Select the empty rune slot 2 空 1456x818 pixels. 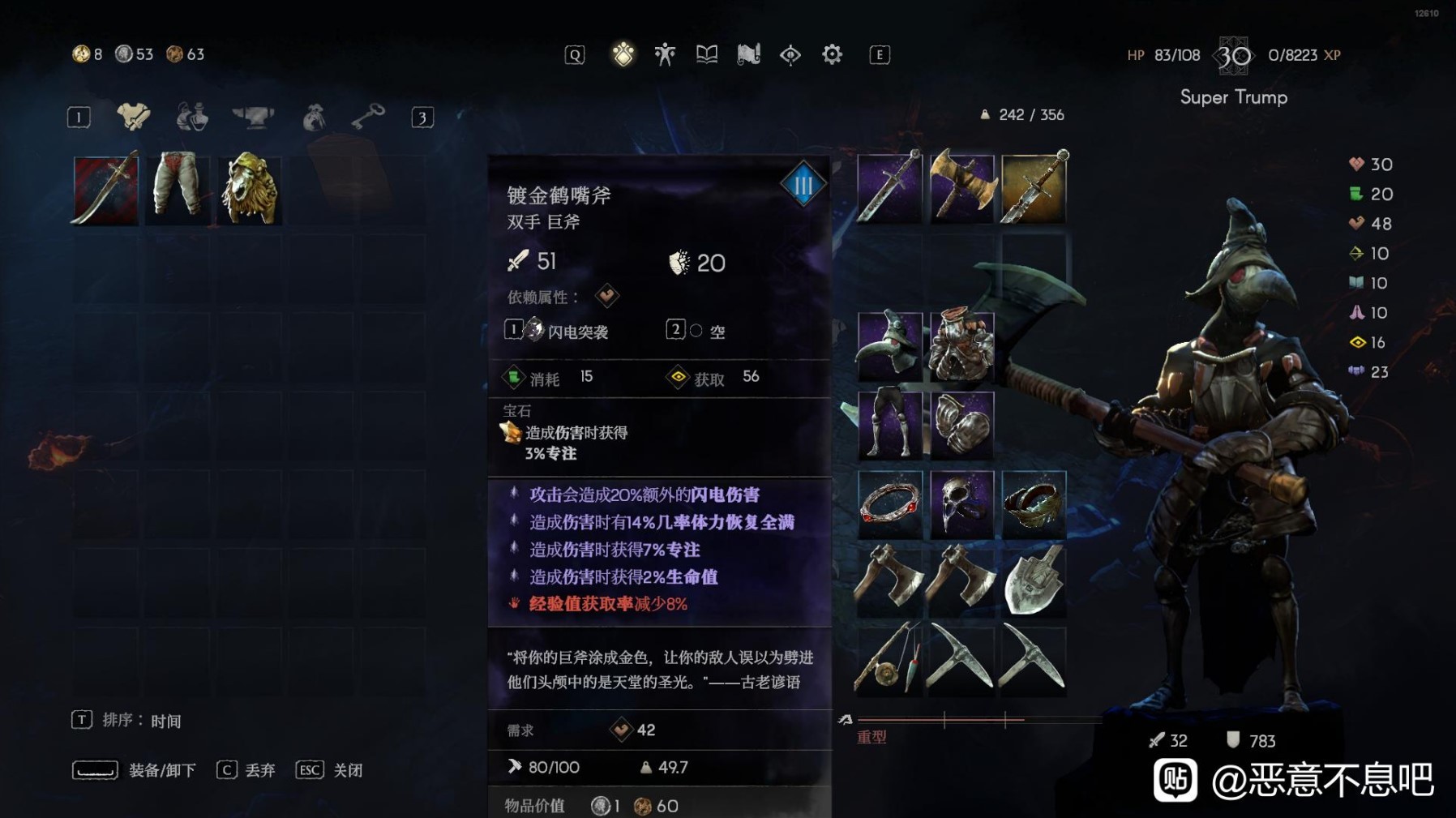pyautogui.click(x=699, y=331)
